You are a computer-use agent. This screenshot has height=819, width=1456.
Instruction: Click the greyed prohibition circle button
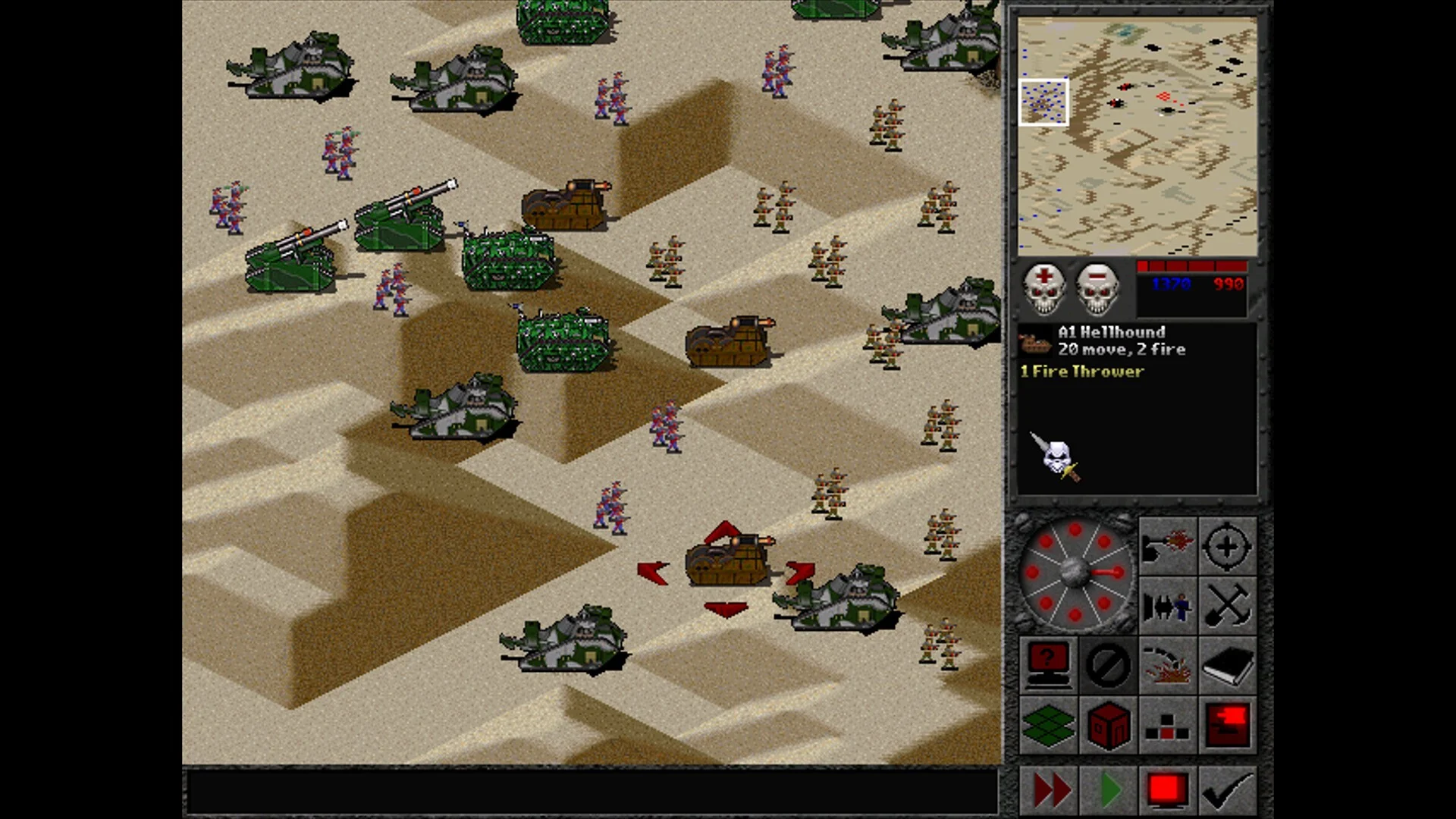coord(1107,665)
